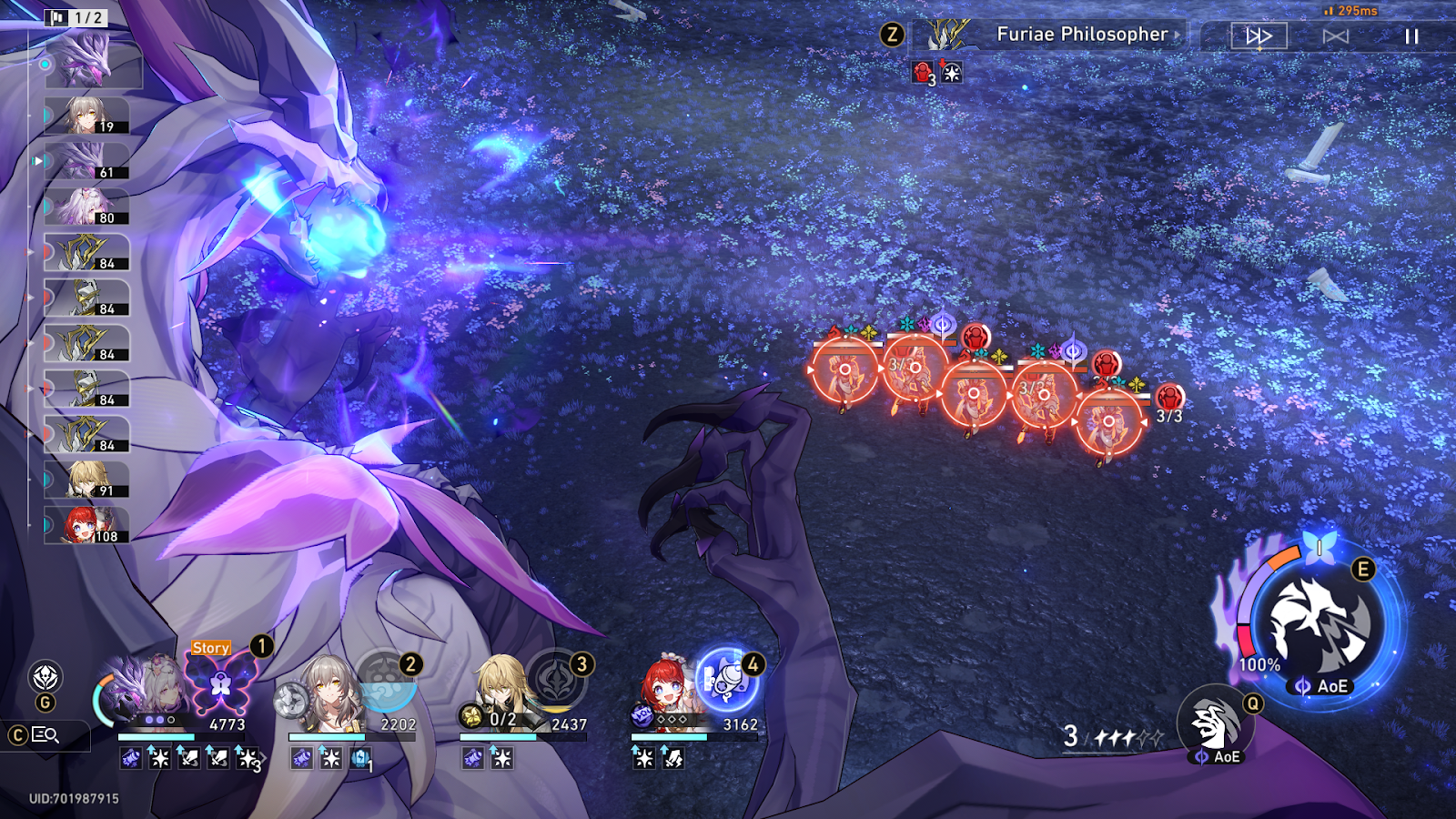Pause the battle
Image resolution: width=1456 pixels, height=819 pixels.
(1411, 36)
